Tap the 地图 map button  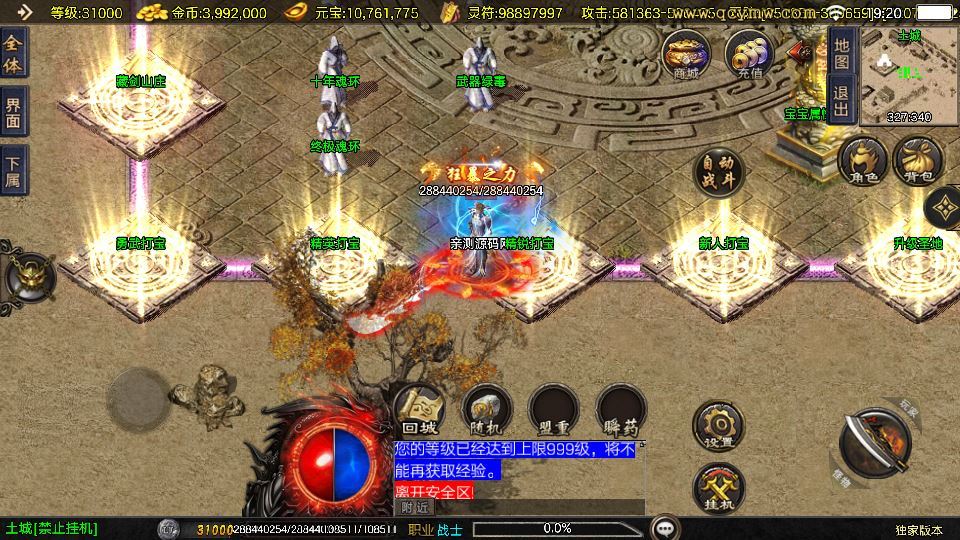click(x=841, y=53)
